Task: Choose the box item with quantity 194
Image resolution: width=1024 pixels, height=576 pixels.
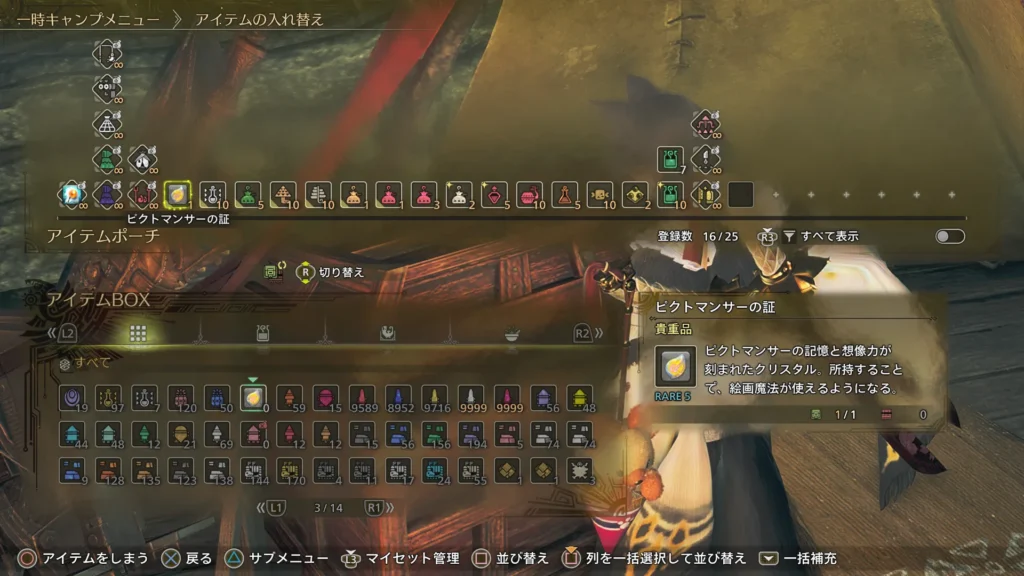Action: 470,434
